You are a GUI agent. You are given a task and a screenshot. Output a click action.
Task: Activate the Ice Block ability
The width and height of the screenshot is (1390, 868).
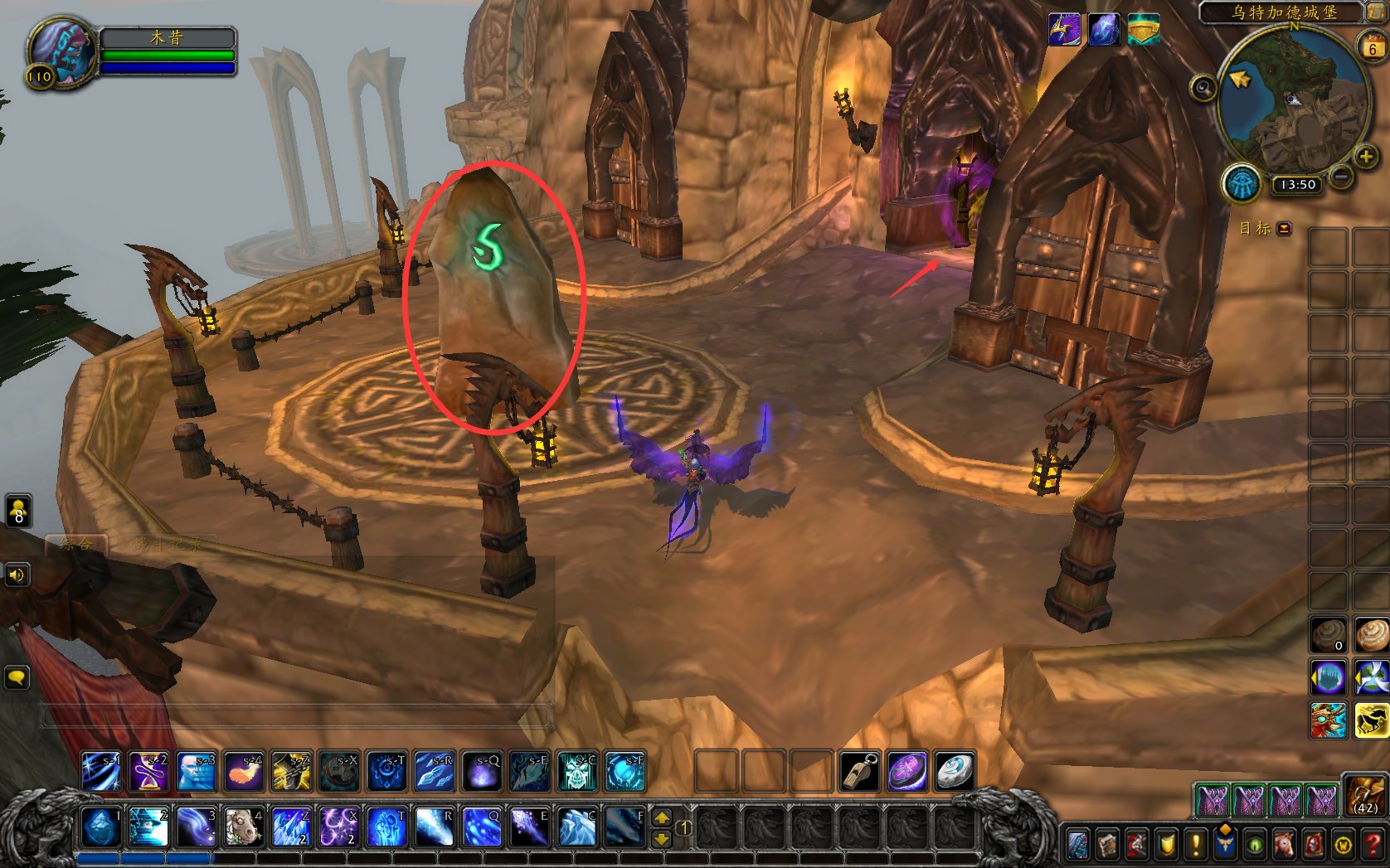tap(100, 827)
